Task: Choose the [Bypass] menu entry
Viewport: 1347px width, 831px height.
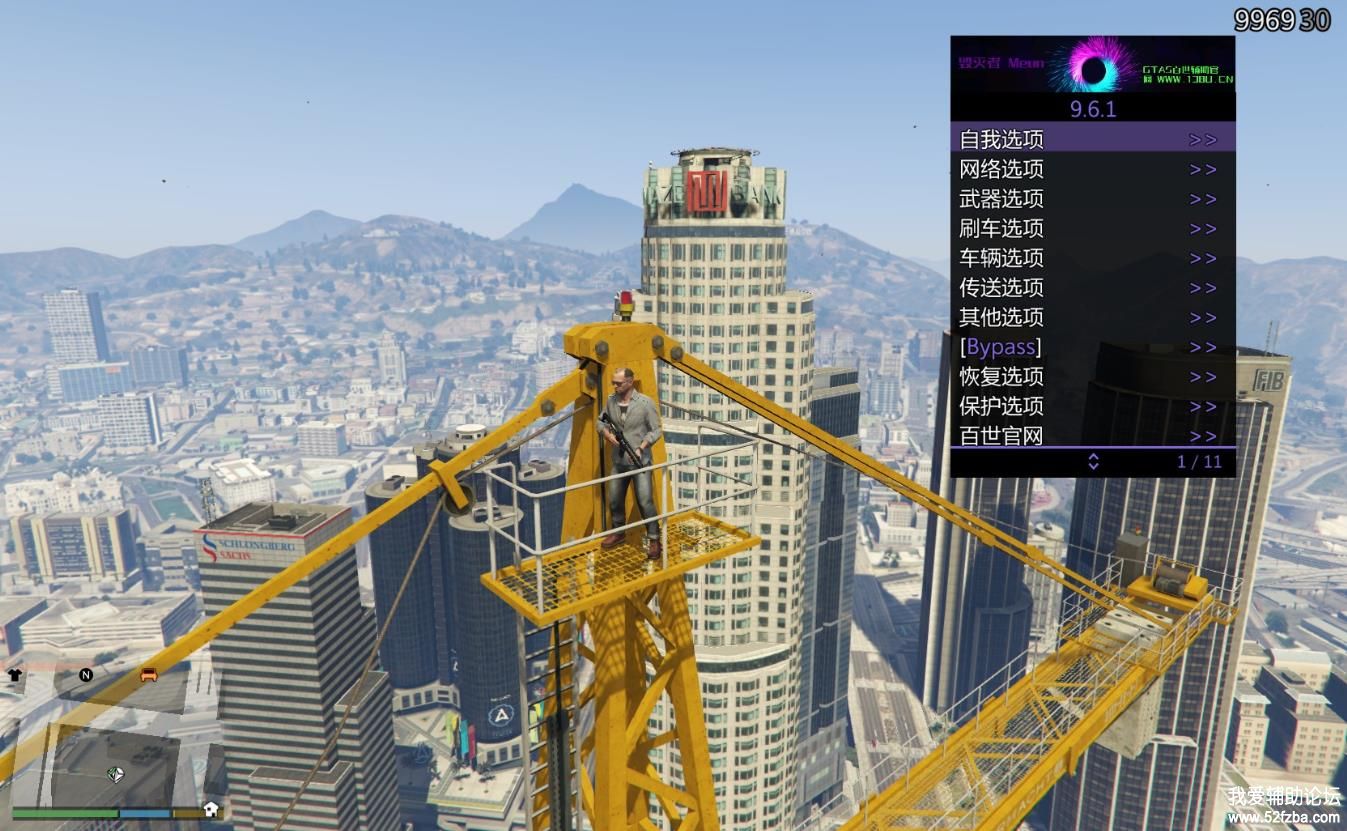Action: [x=1092, y=347]
